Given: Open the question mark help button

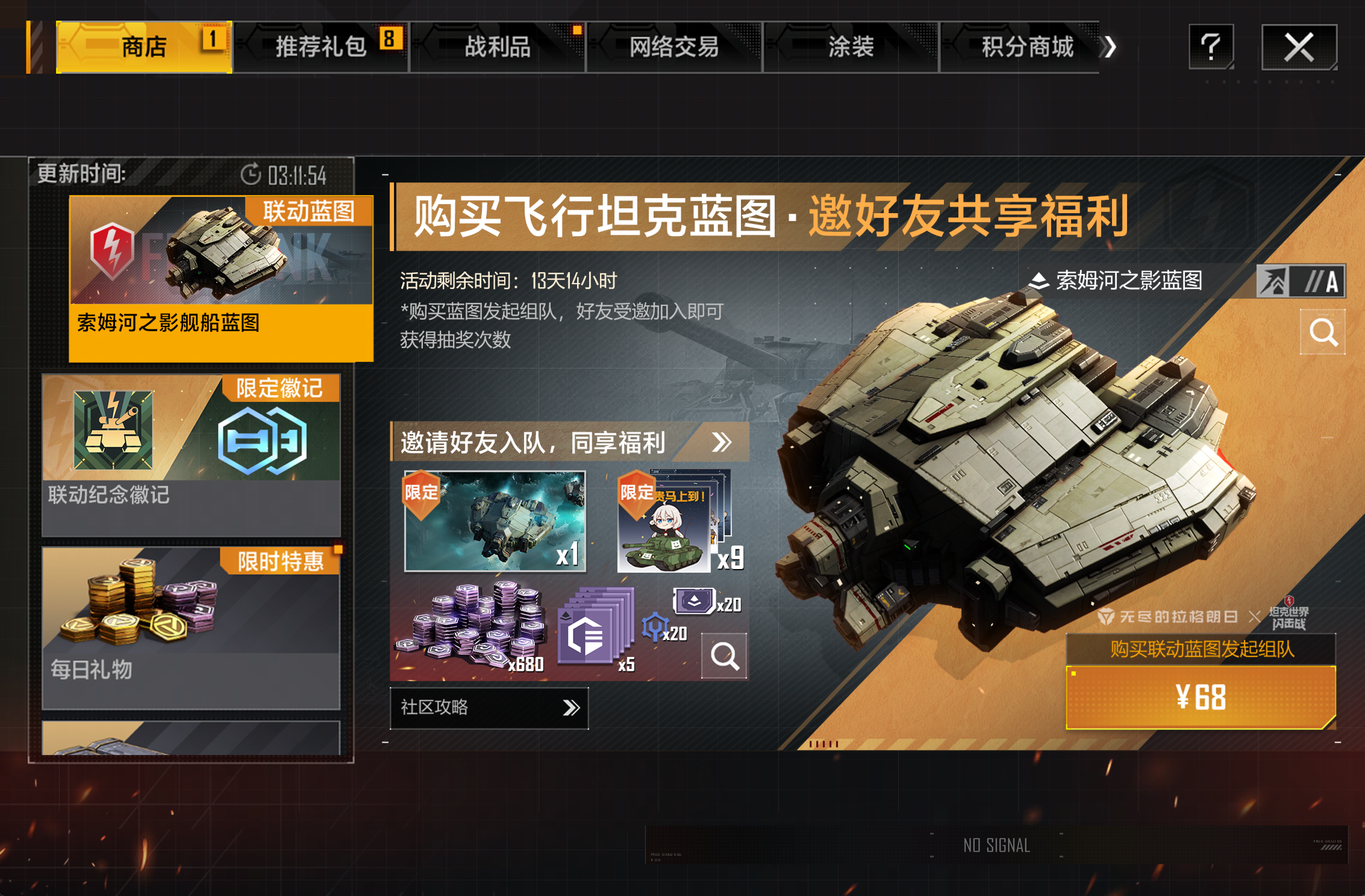Looking at the screenshot, I should point(1211,47).
